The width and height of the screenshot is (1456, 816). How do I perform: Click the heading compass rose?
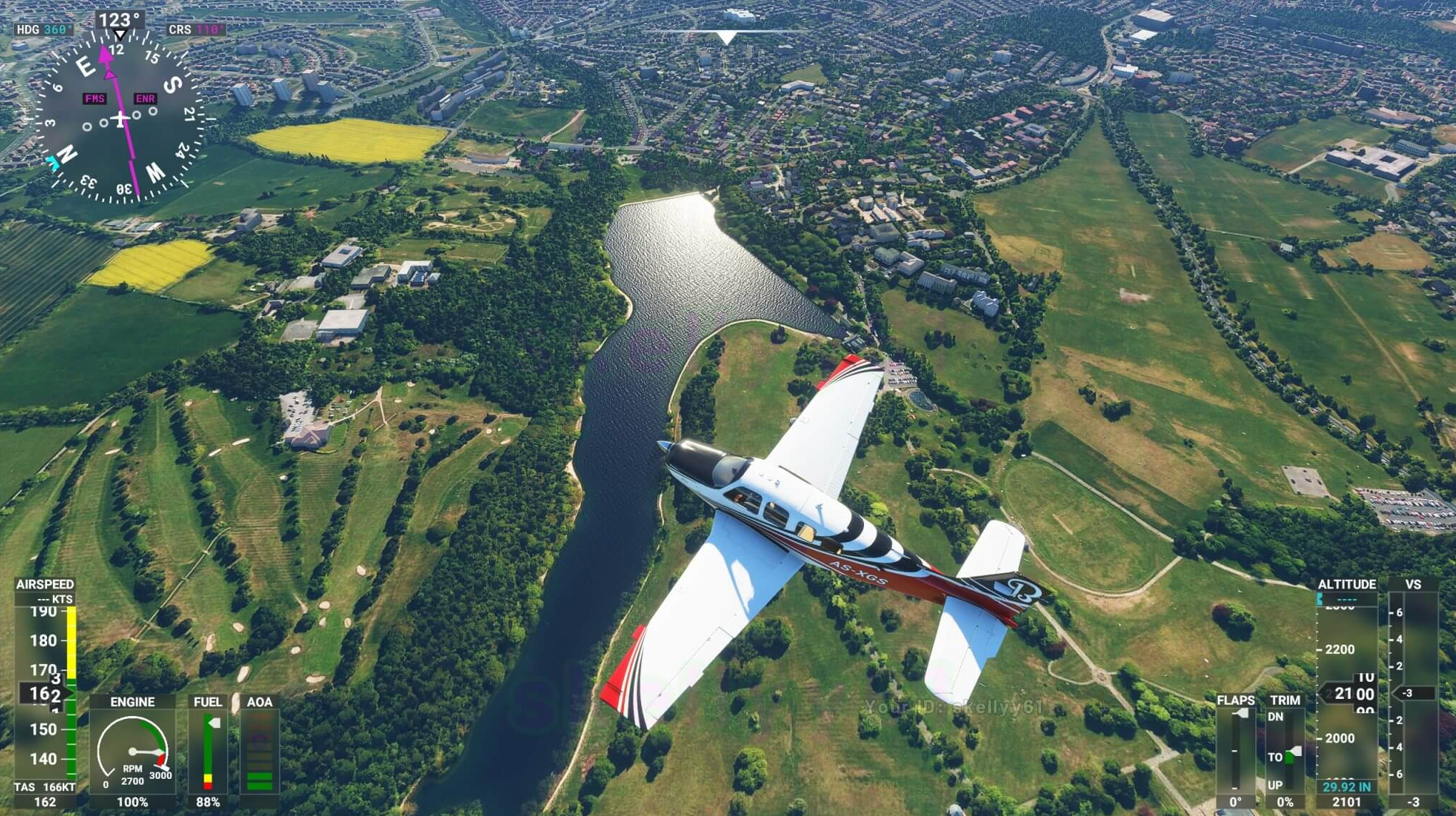119,118
